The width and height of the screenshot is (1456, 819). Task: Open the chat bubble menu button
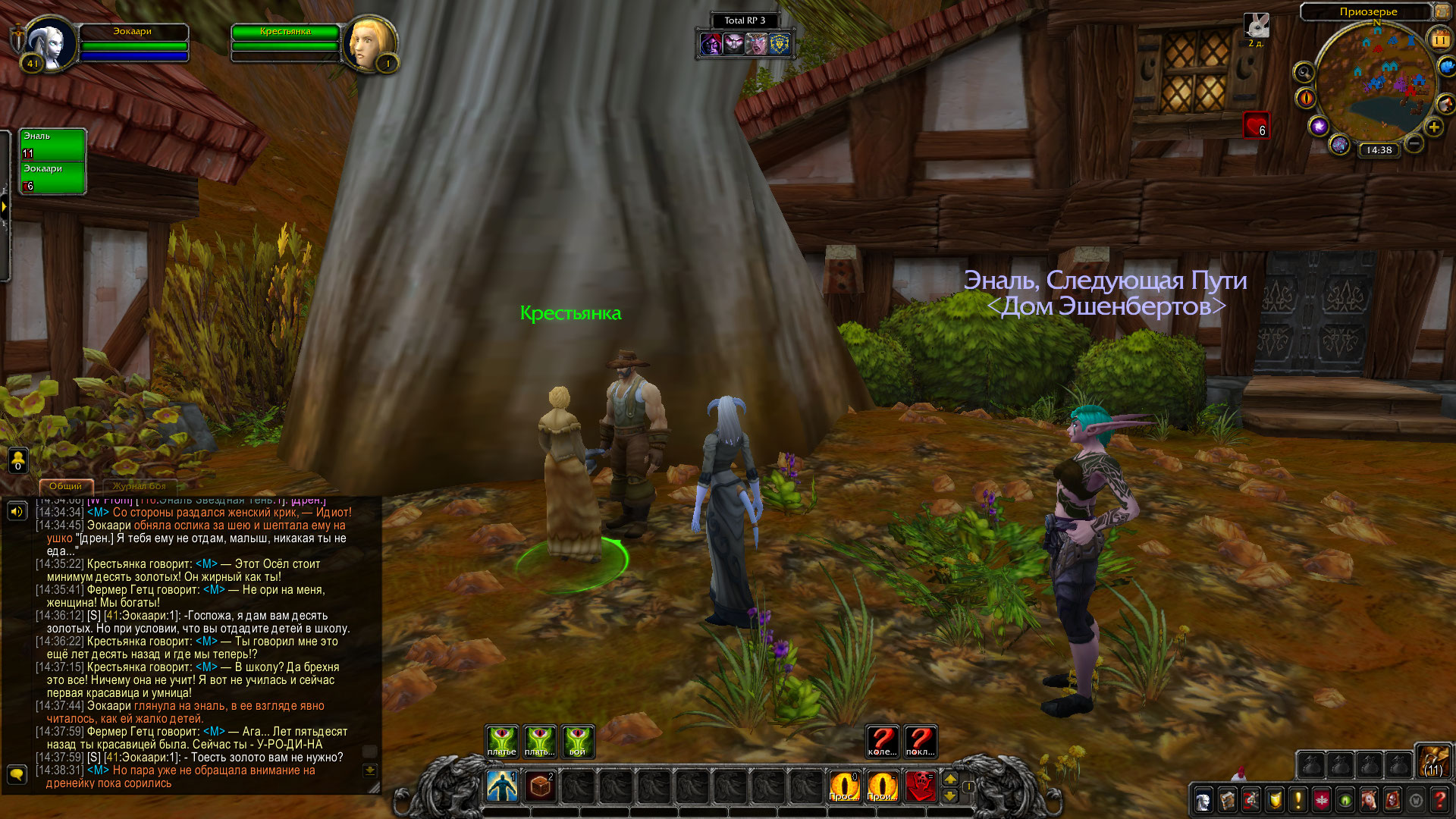coord(17,773)
